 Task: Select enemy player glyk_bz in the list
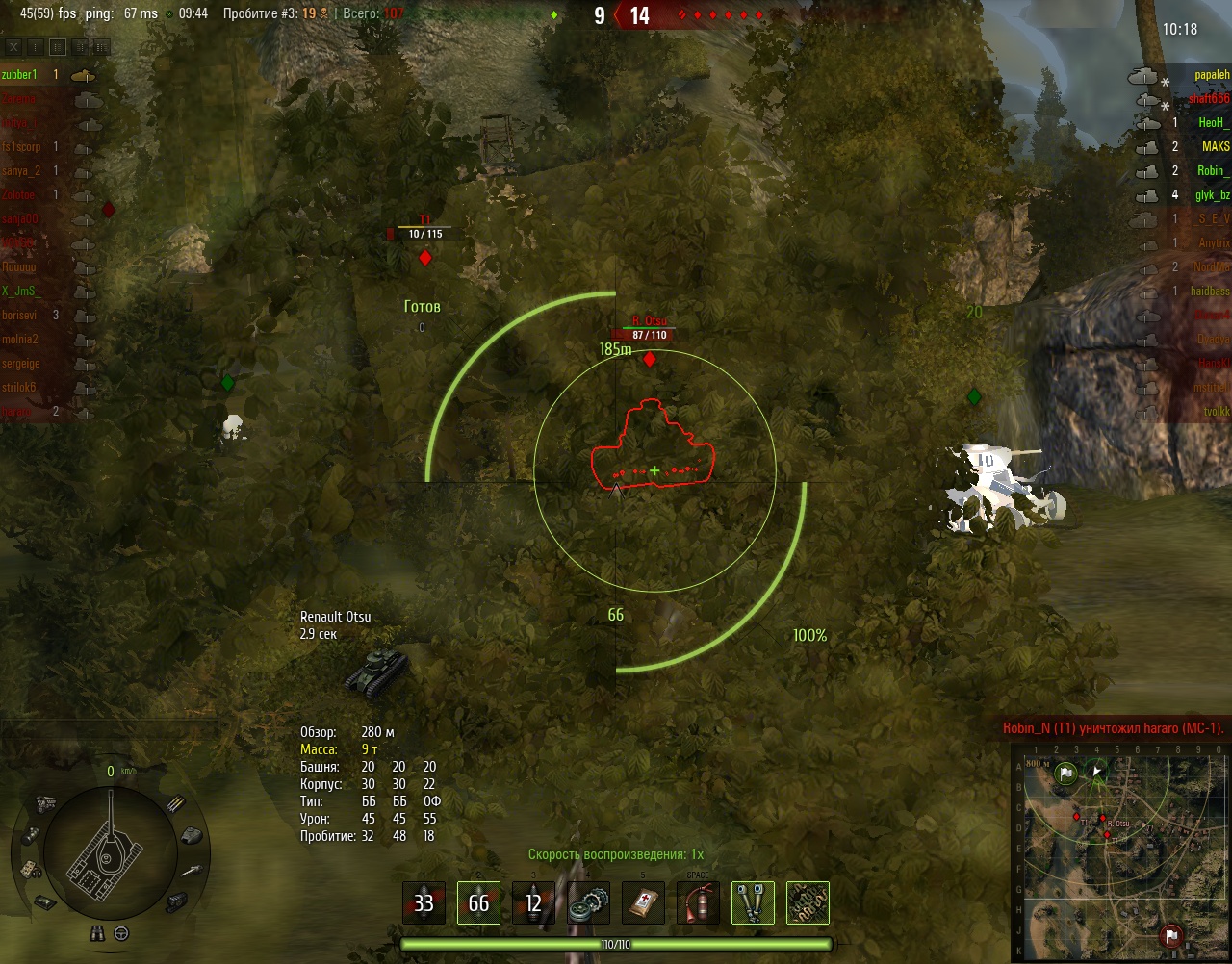coord(1212,195)
